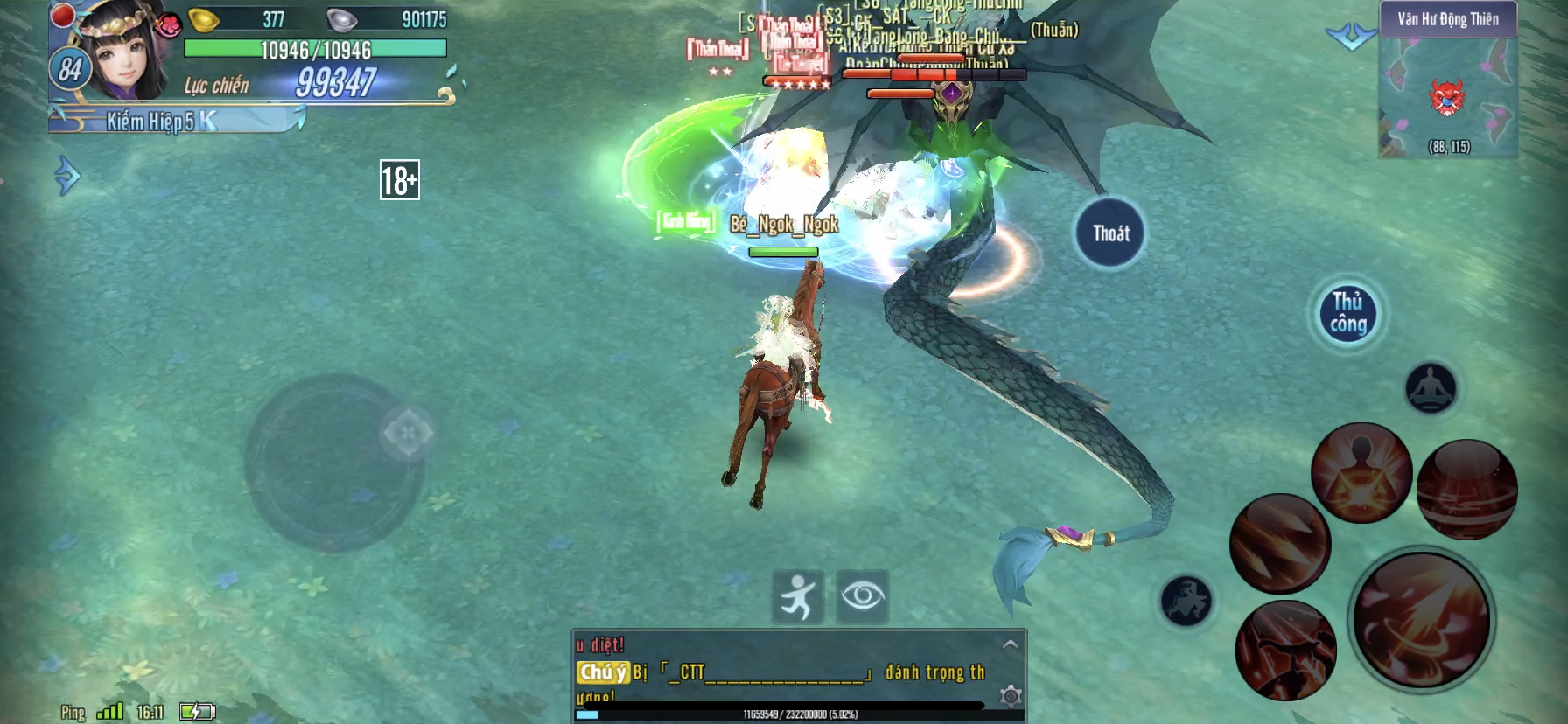Collapse the top-right winged arrow menu
The height and width of the screenshot is (724, 1568).
click(x=1351, y=37)
